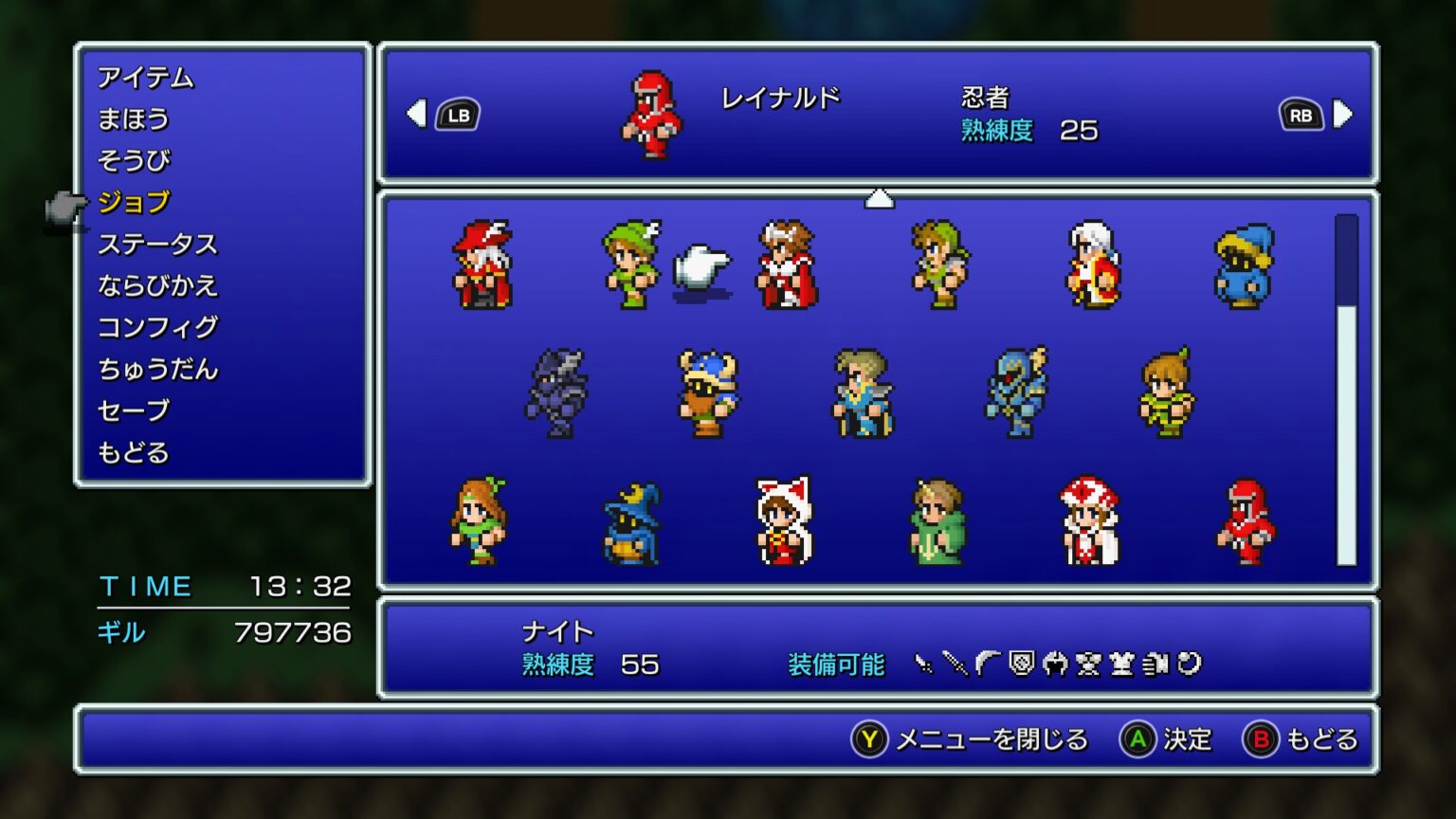Select ステータス in the left menu
Screen dimensions: 1456x819
(x=159, y=244)
